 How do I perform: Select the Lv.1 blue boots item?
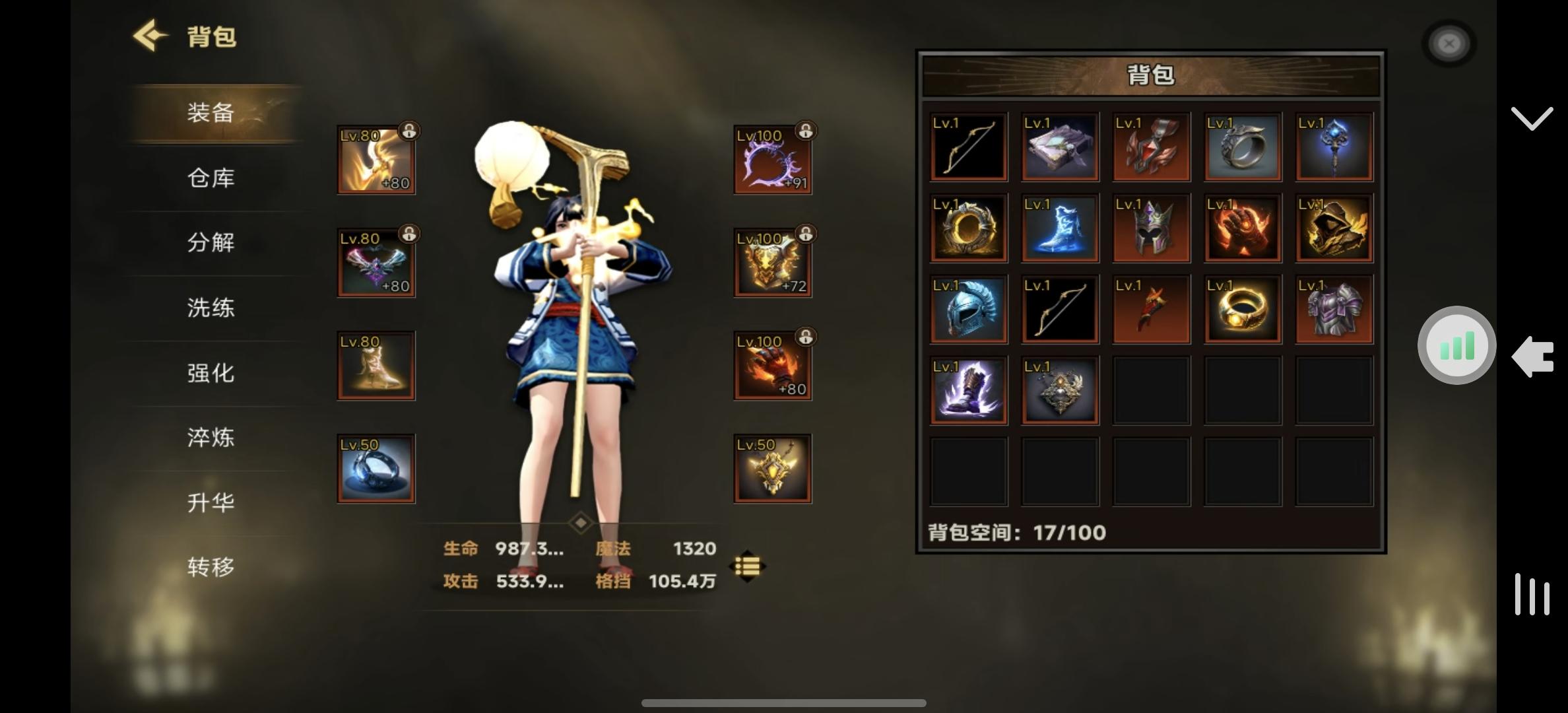click(1059, 227)
